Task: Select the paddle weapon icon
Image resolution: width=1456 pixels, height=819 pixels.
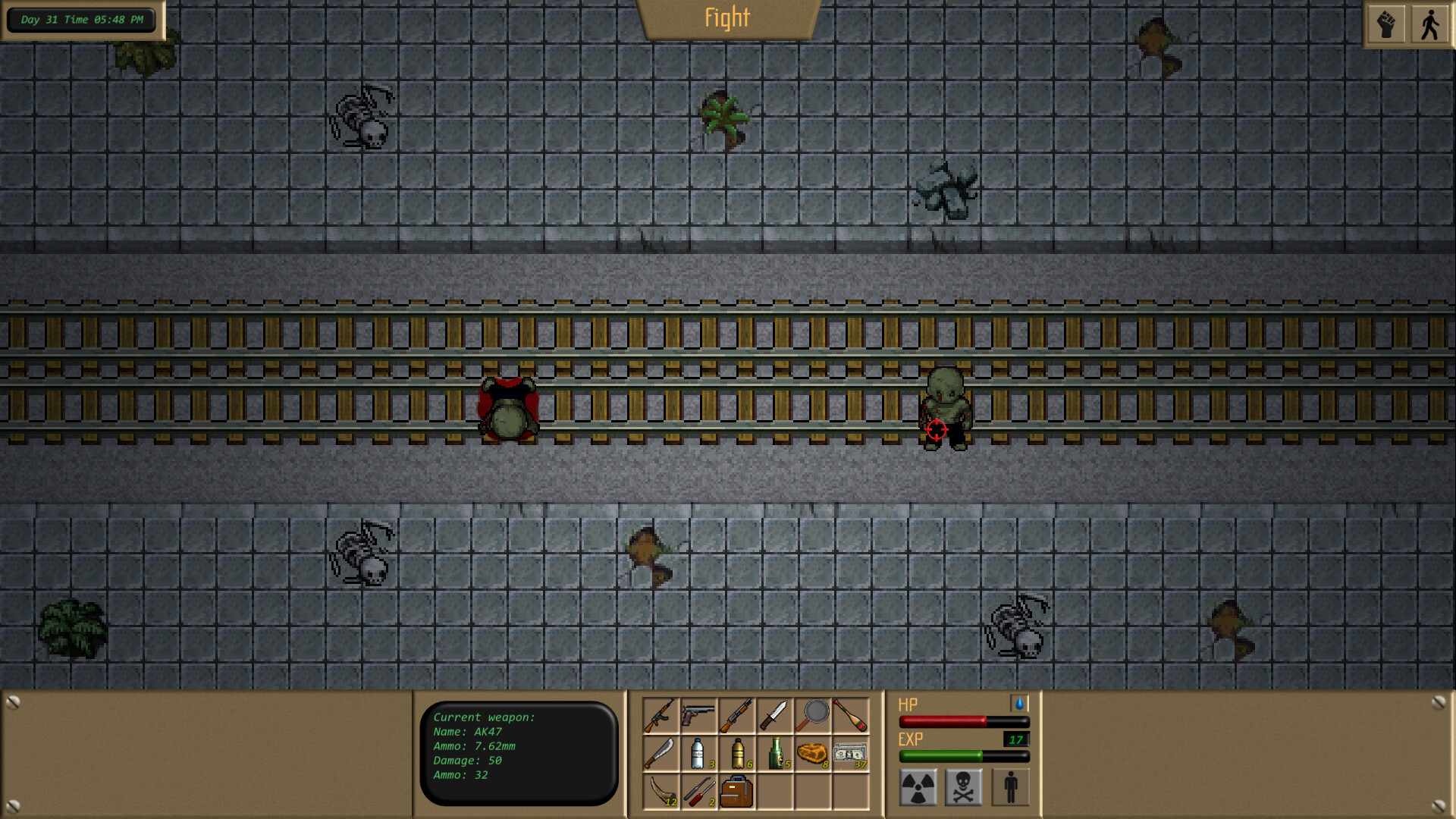Action: (x=850, y=715)
